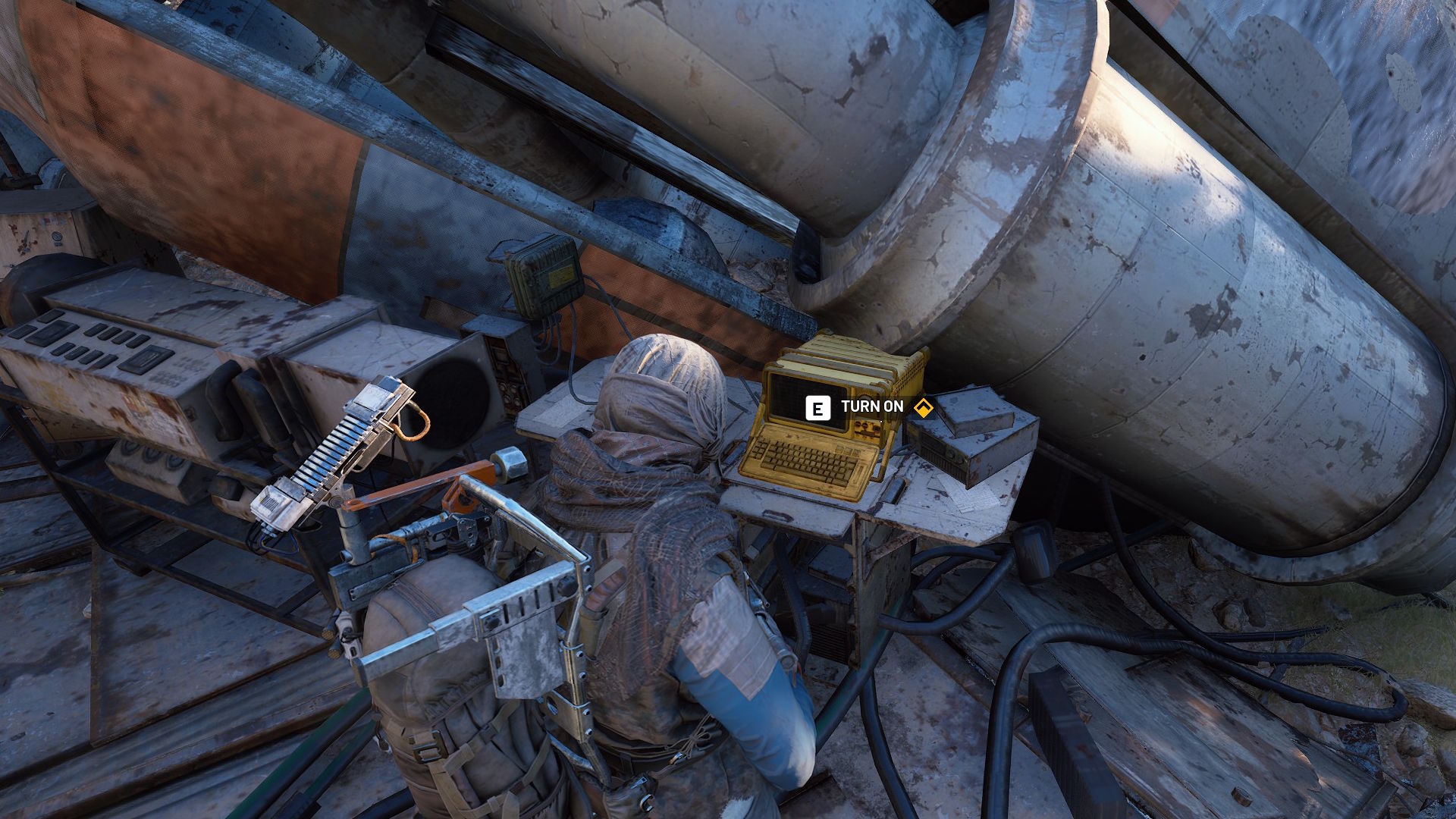Click the yellow diamond objective marker
Viewport: 1456px width, 819px height.
(x=922, y=408)
